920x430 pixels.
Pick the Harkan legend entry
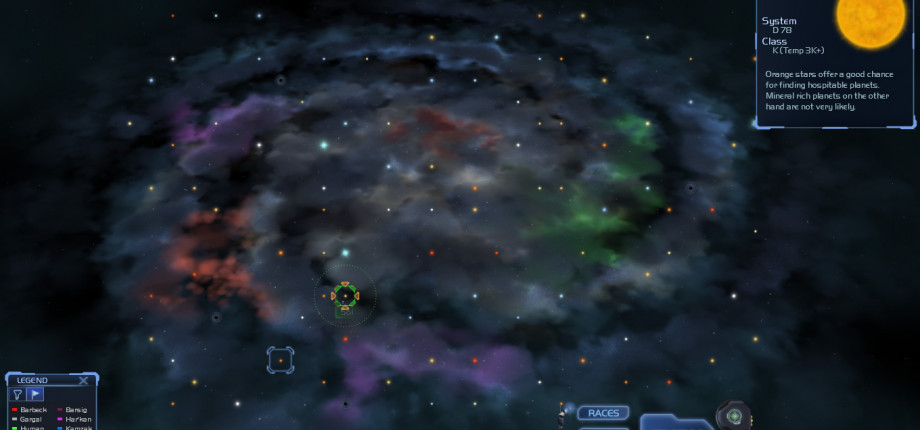coord(78,419)
